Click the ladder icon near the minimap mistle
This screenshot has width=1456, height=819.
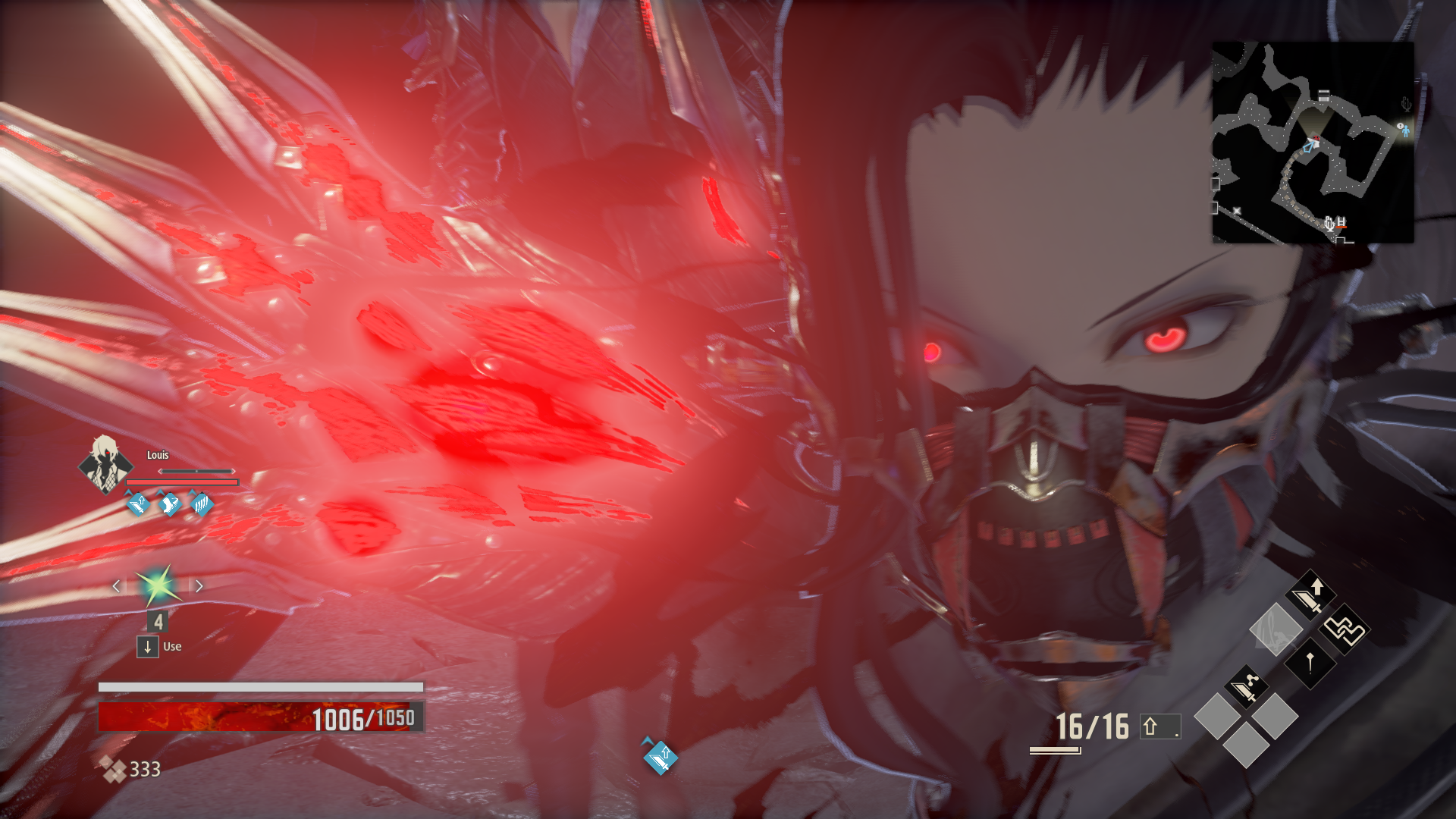coord(1341,221)
